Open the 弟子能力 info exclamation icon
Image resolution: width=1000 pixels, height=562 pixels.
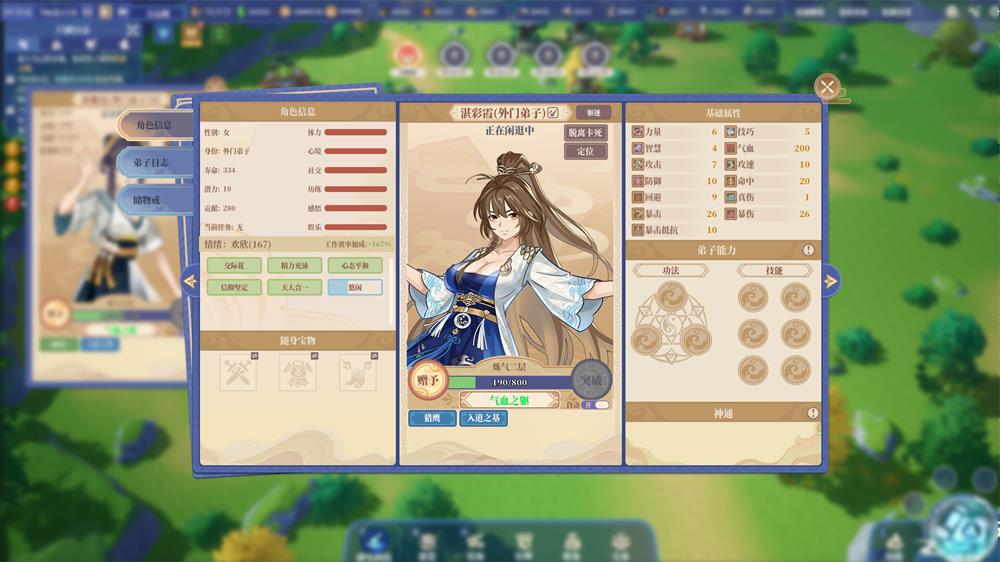(808, 250)
